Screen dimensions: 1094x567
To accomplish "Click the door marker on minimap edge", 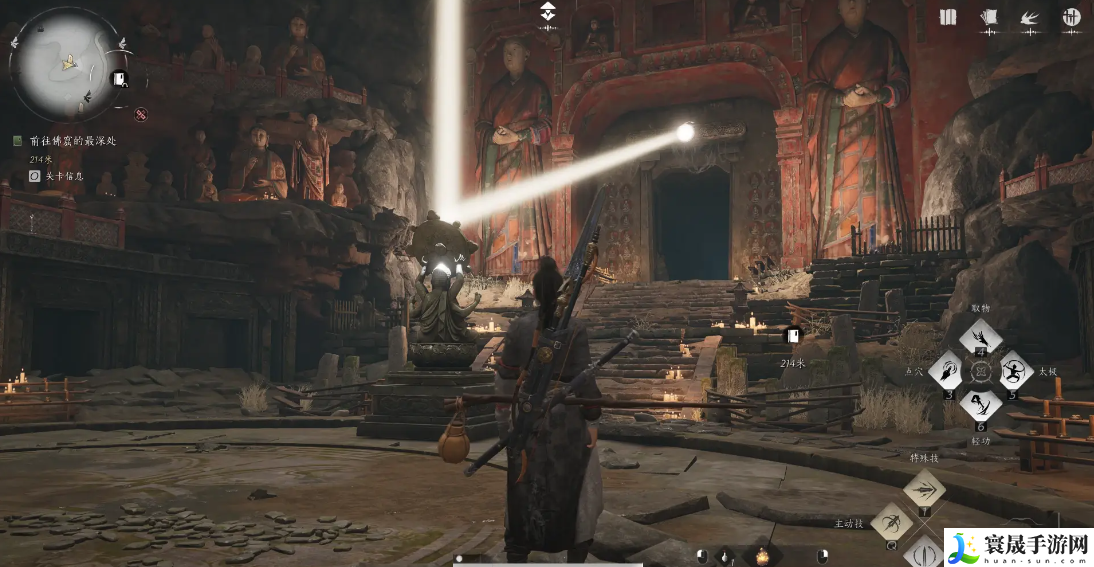I will (x=120, y=80).
